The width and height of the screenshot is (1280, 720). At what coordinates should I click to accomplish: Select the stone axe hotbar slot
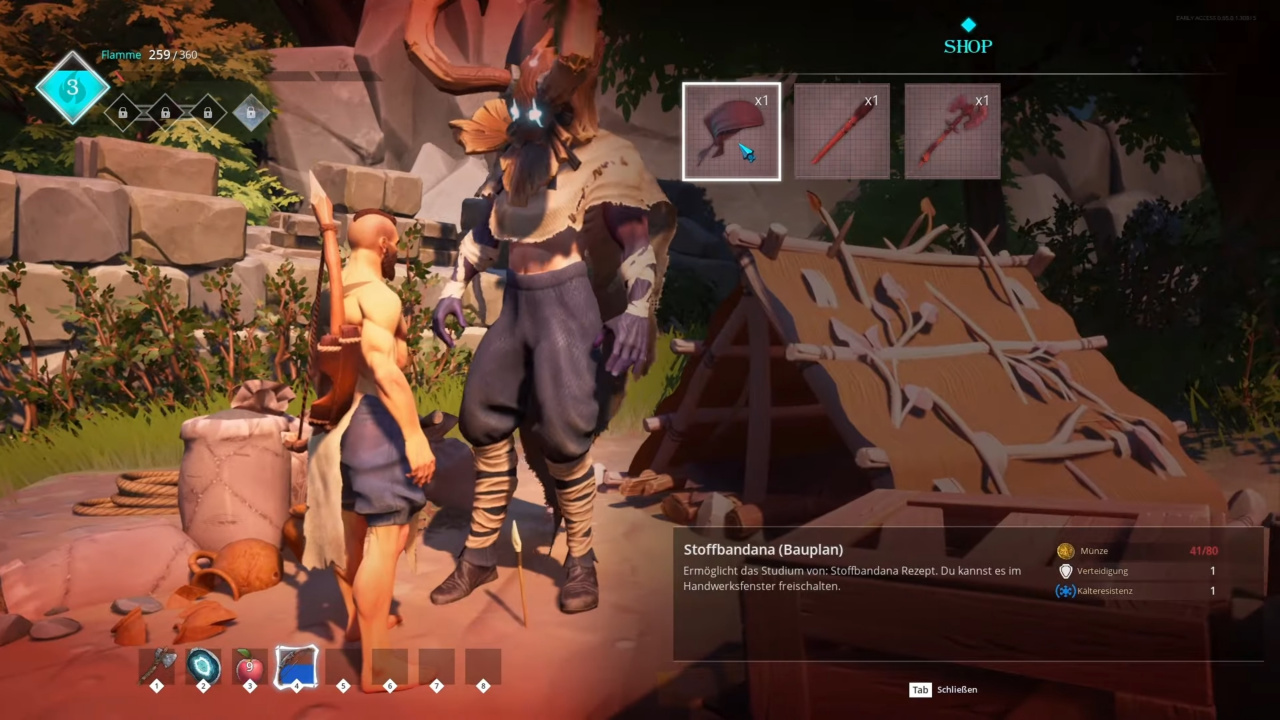(x=157, y=666)
